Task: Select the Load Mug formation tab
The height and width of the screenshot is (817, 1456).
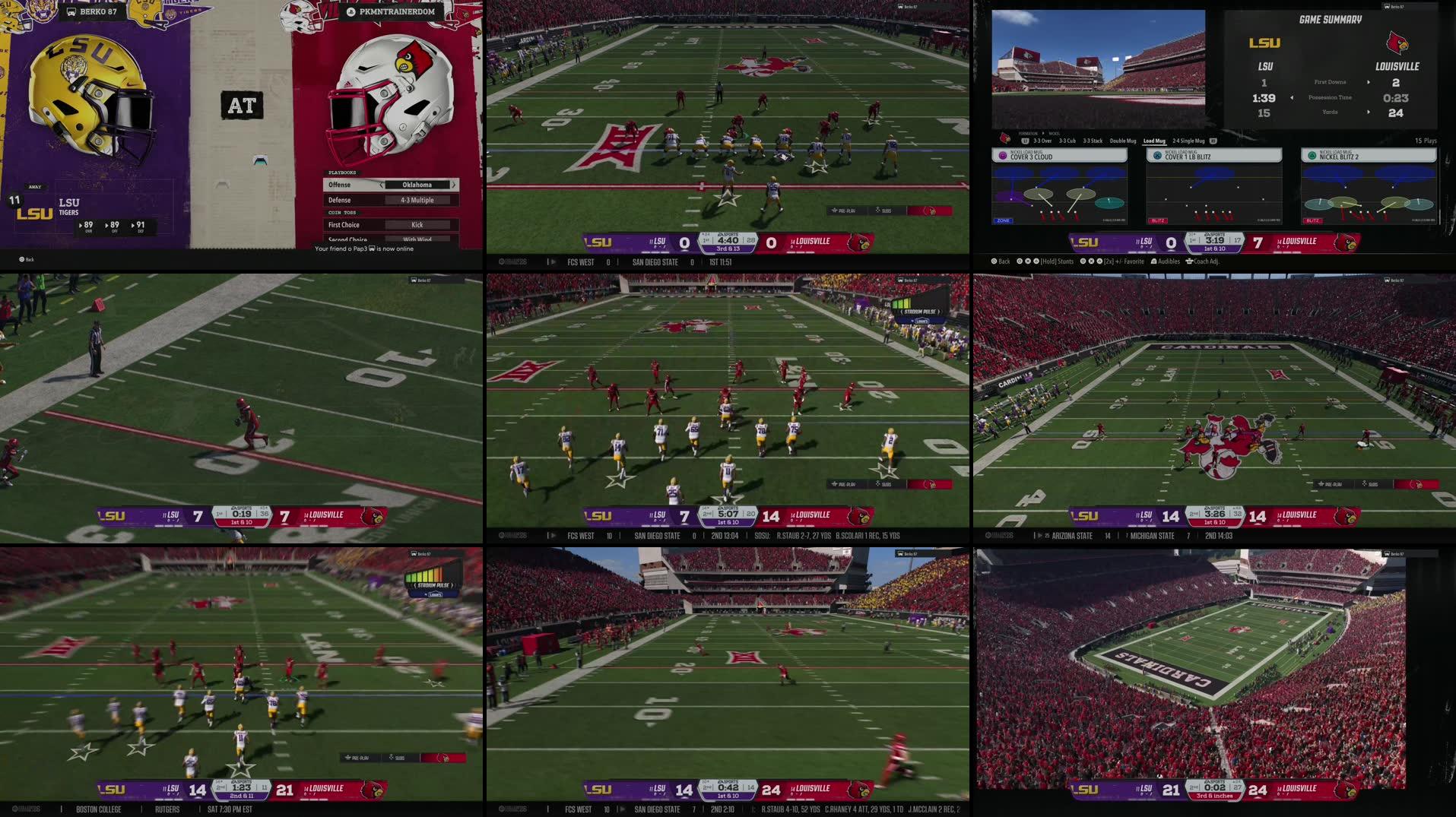Action: (x=1154, y=141)
